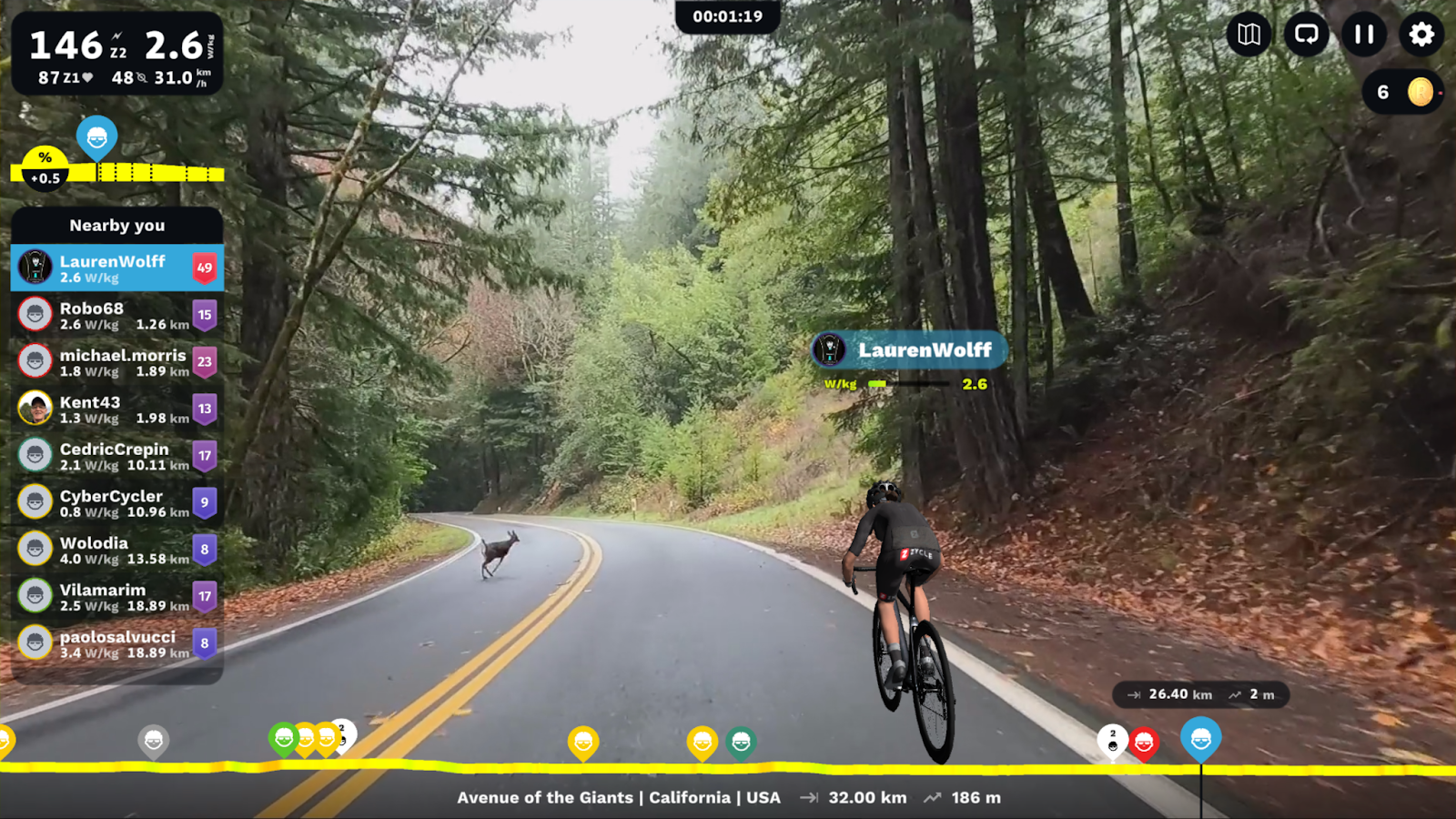
Task: Click the elapsed time 00:01:19 display
Action: tap(727, 14)
